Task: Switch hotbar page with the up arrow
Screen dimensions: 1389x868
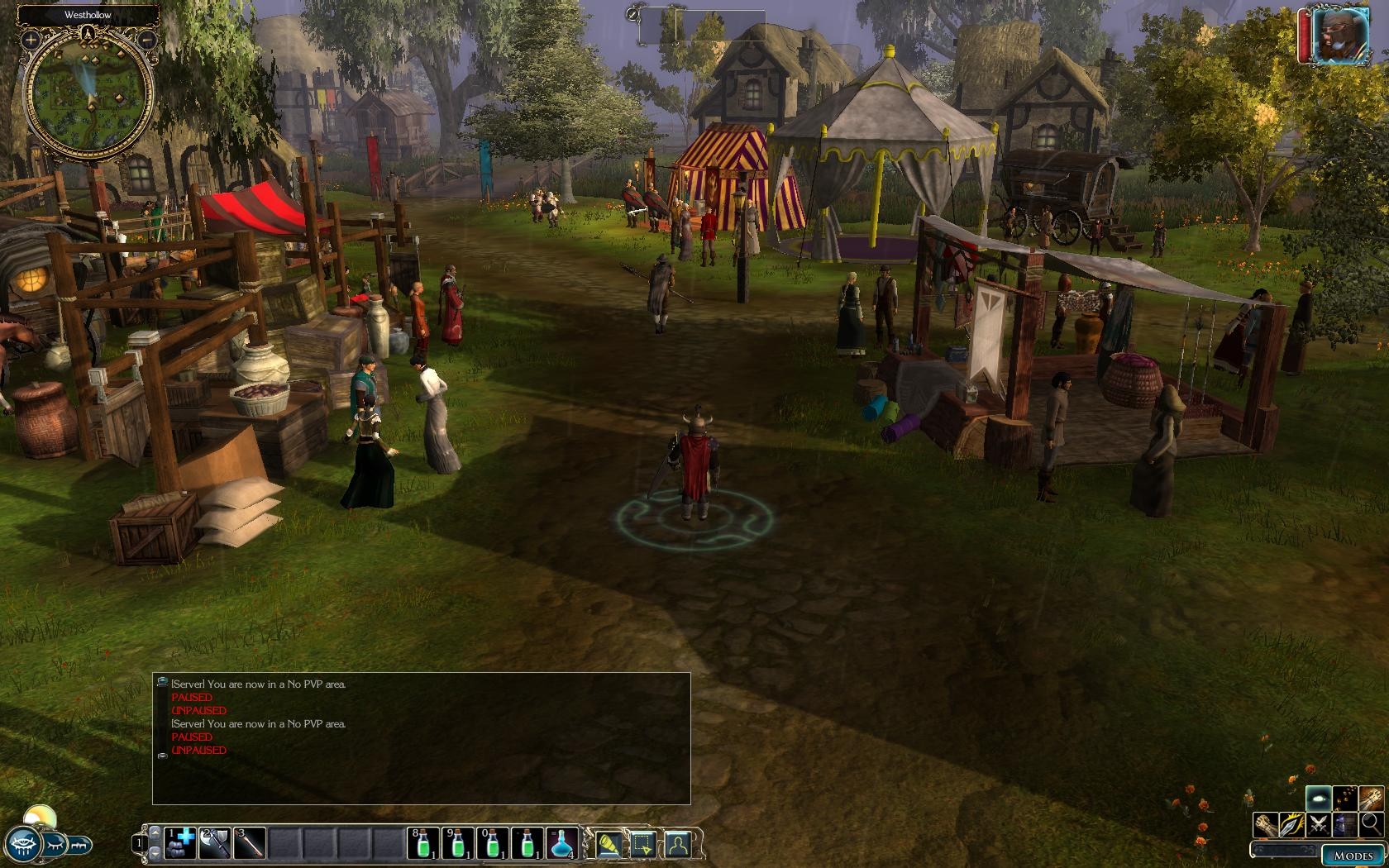Action: 154,833
